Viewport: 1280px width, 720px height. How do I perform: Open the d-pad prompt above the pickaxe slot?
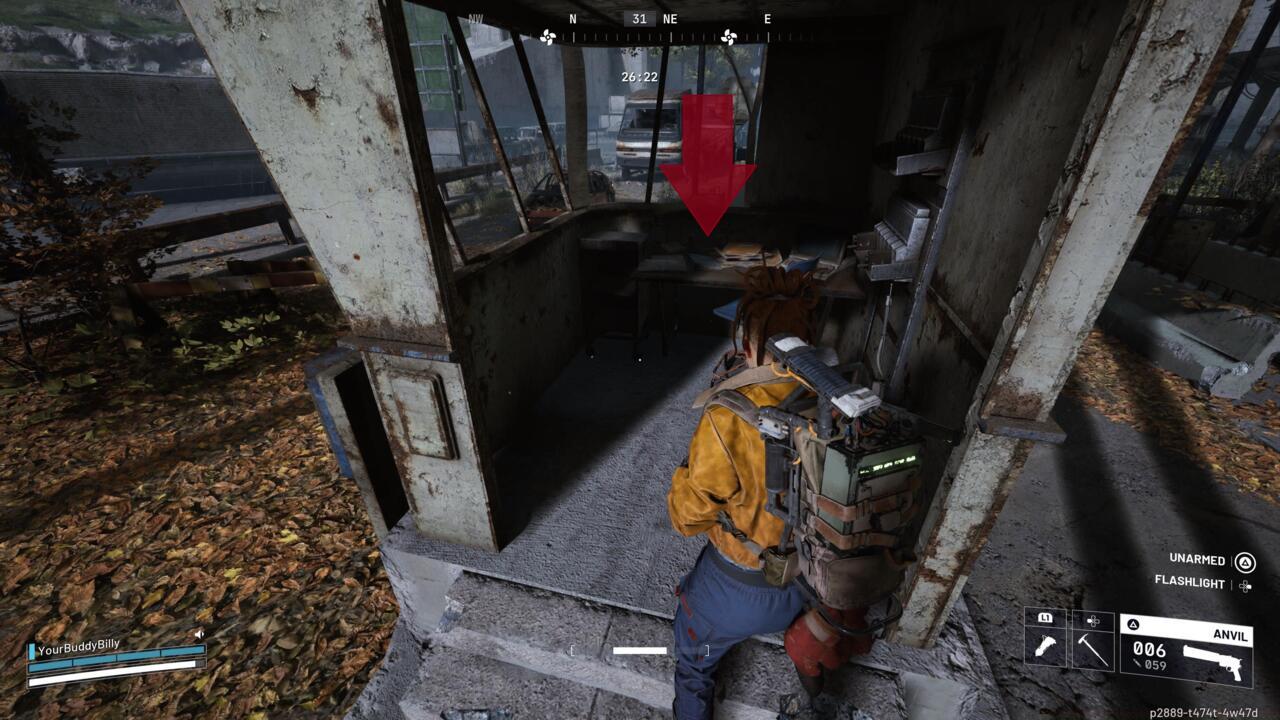(x=1093, y=620)
